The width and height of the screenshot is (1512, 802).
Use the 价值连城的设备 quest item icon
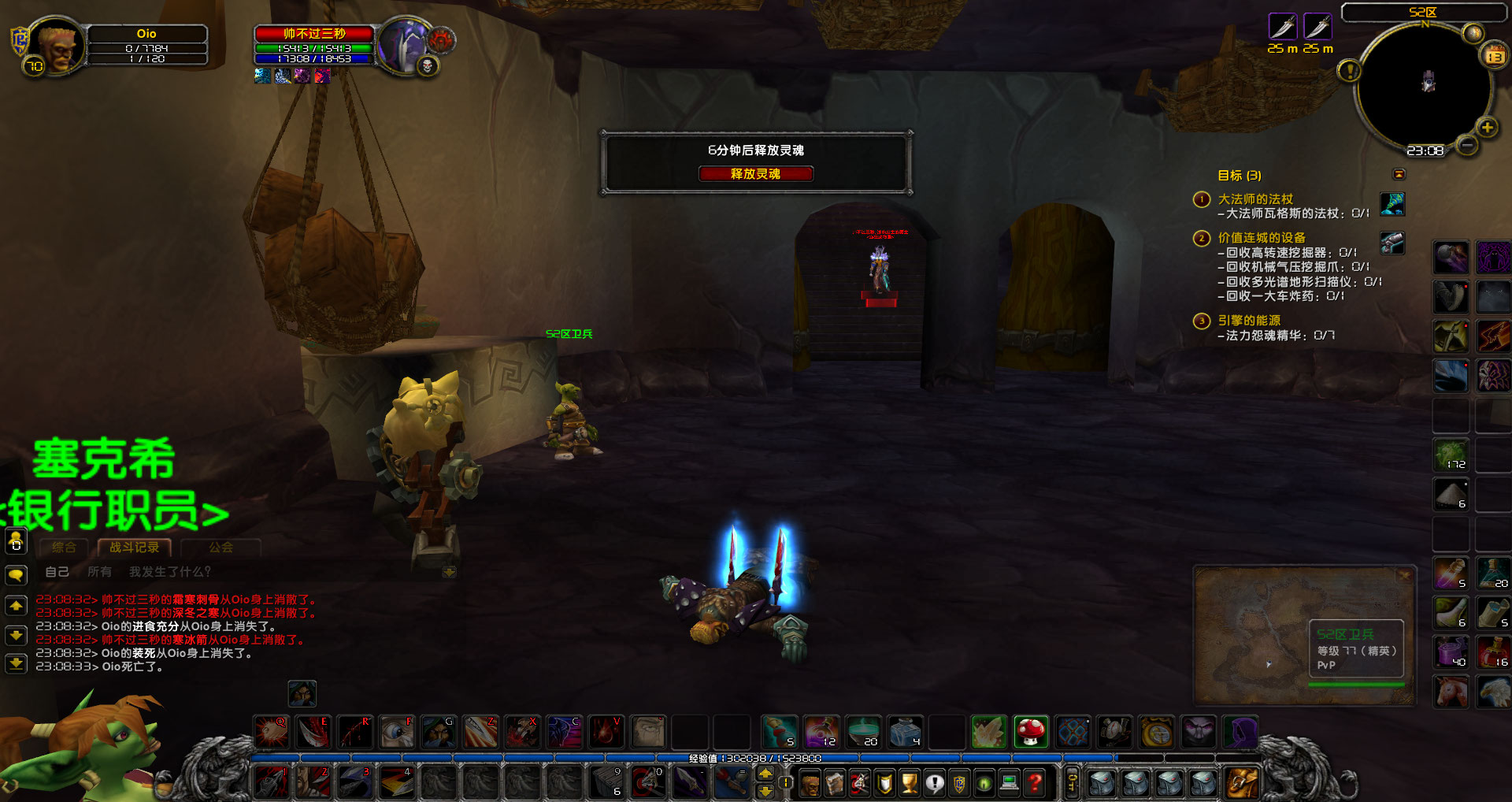pos(1392,242)
